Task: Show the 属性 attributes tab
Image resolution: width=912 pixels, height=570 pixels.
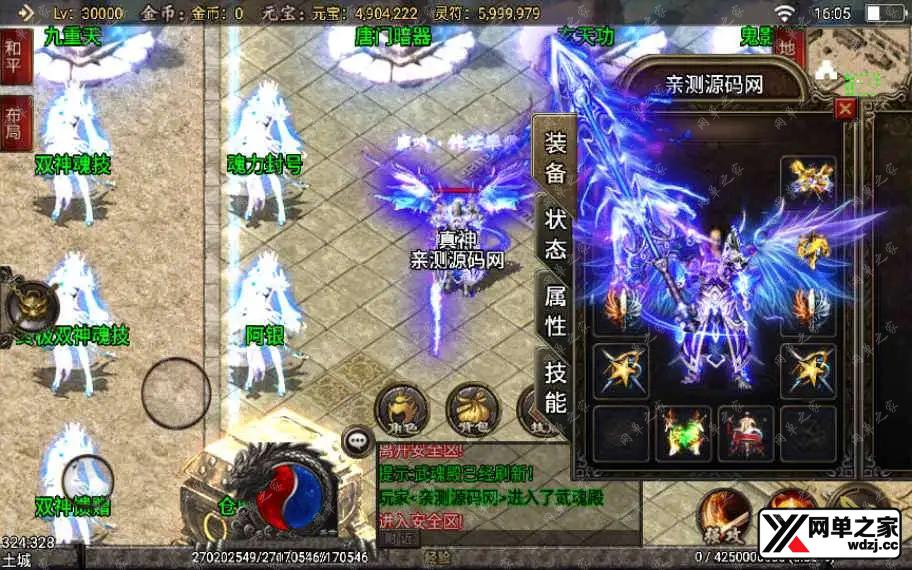Action: (555, 310)
